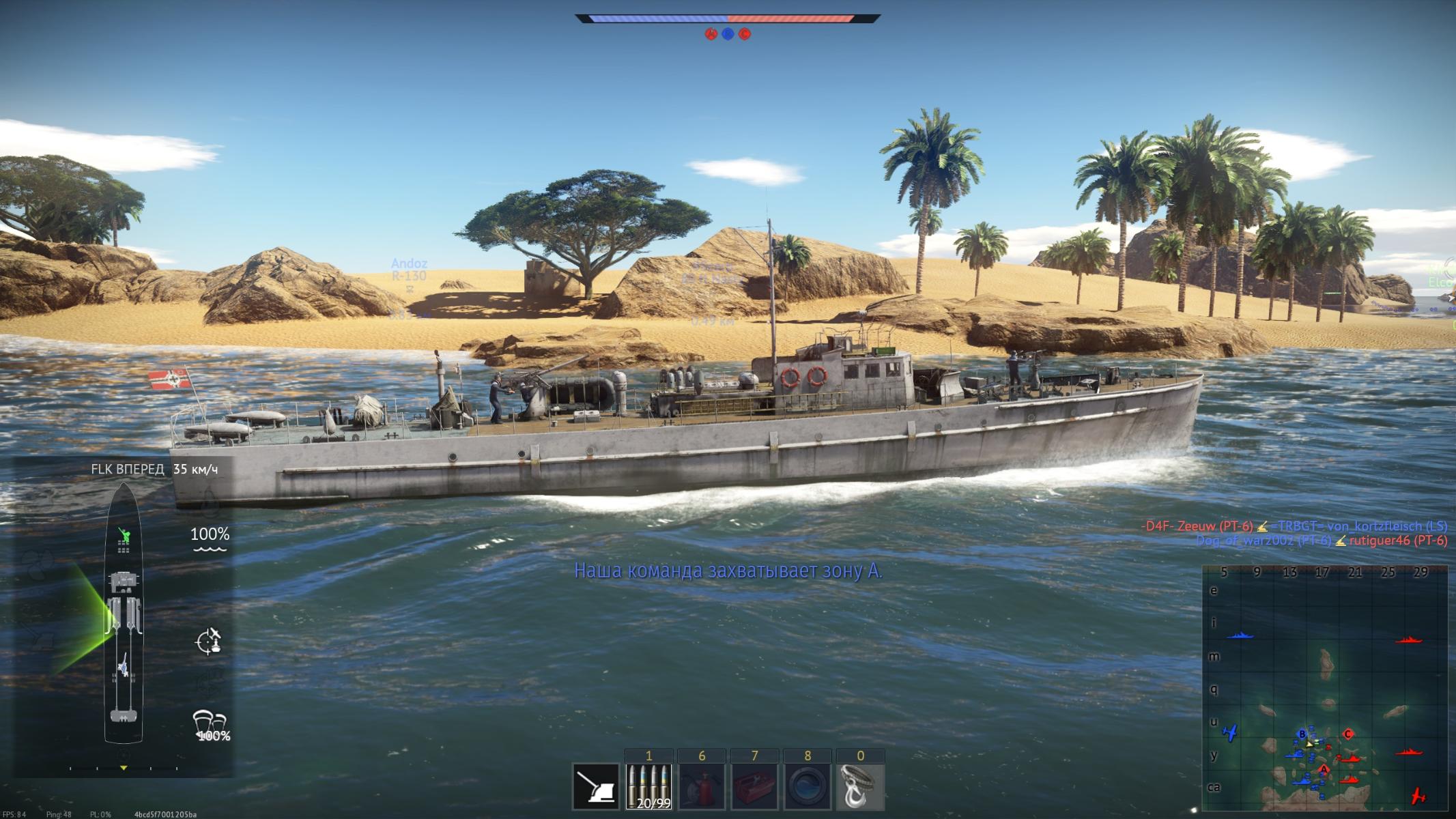The image size is (1456, 819).
Task: Select capture point A marker on minimap
Action: [1324, 770]
